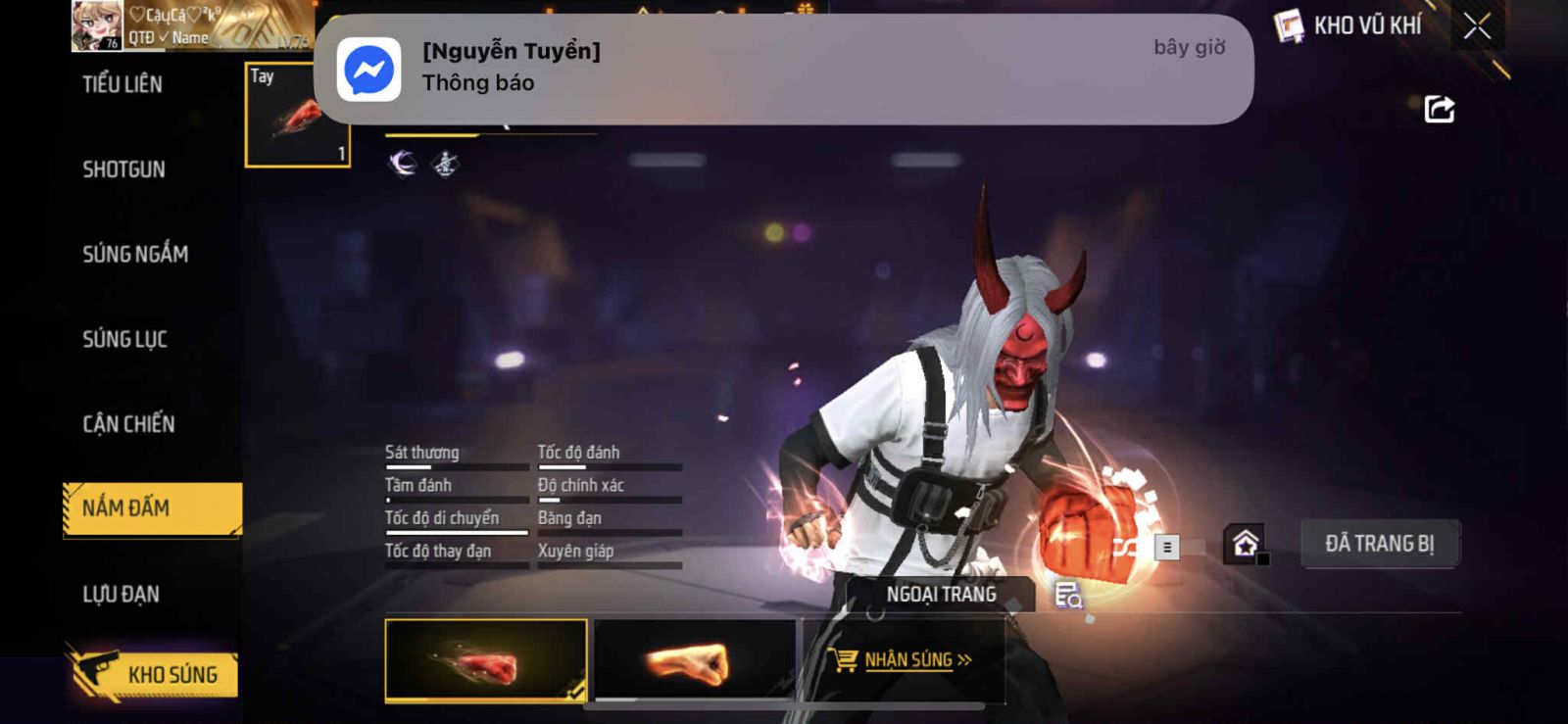Select the red flaming fist skin
Image resolution: width=1568 pixels, height=724 pixels.
pos(486,660)
